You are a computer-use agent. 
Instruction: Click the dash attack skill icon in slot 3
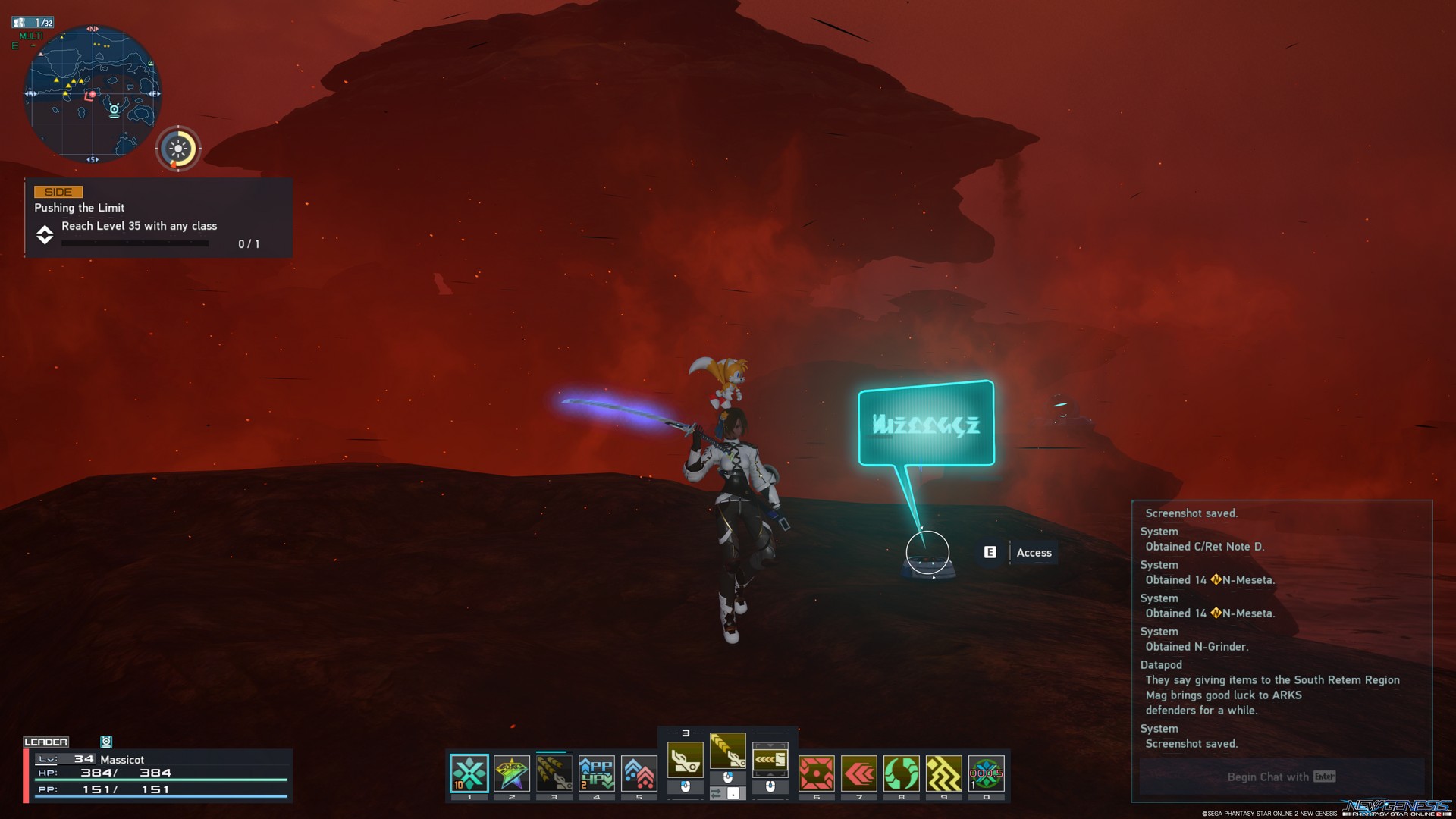coord(554,774)
